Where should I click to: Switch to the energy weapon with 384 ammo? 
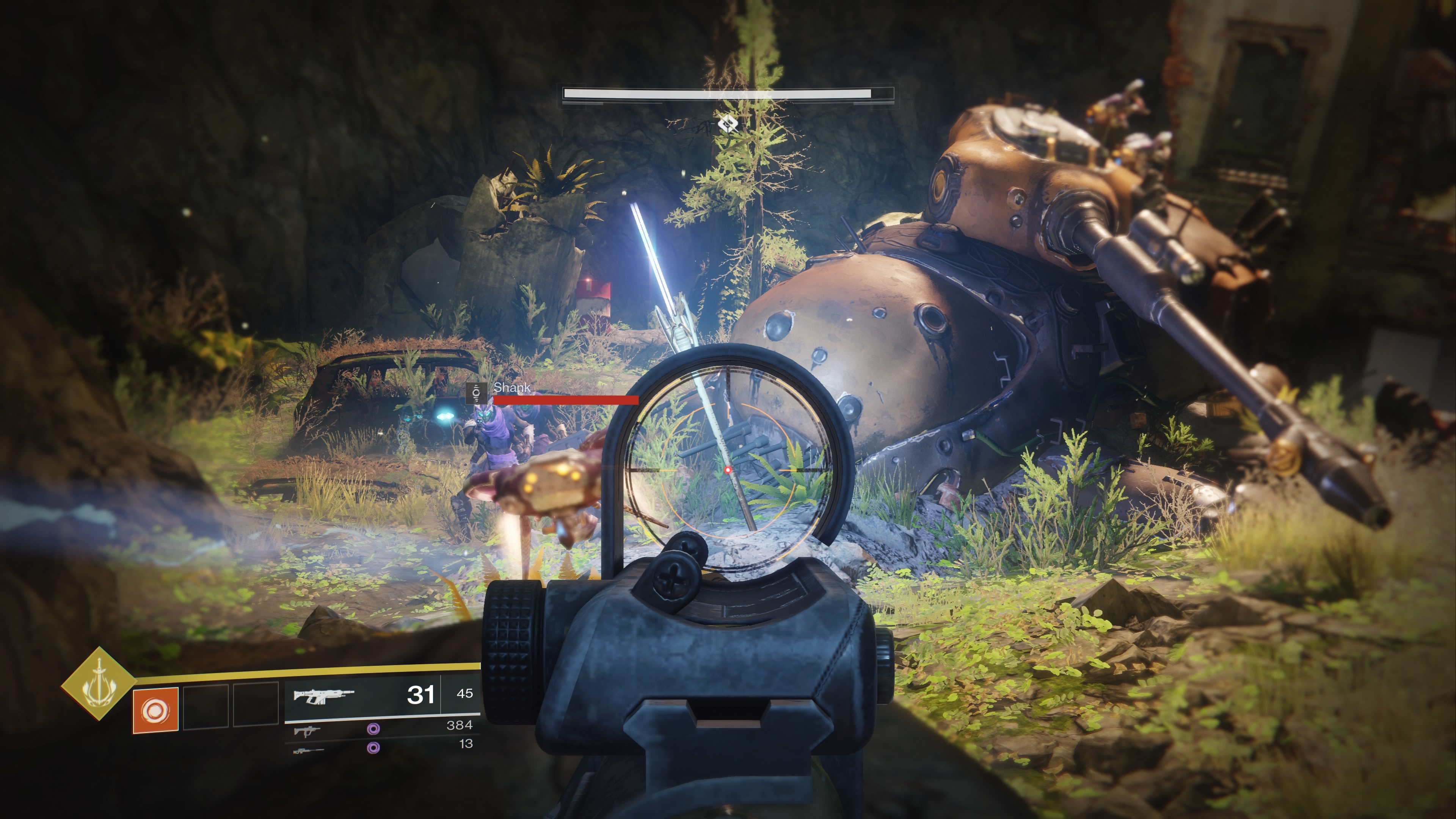[307, 731]
